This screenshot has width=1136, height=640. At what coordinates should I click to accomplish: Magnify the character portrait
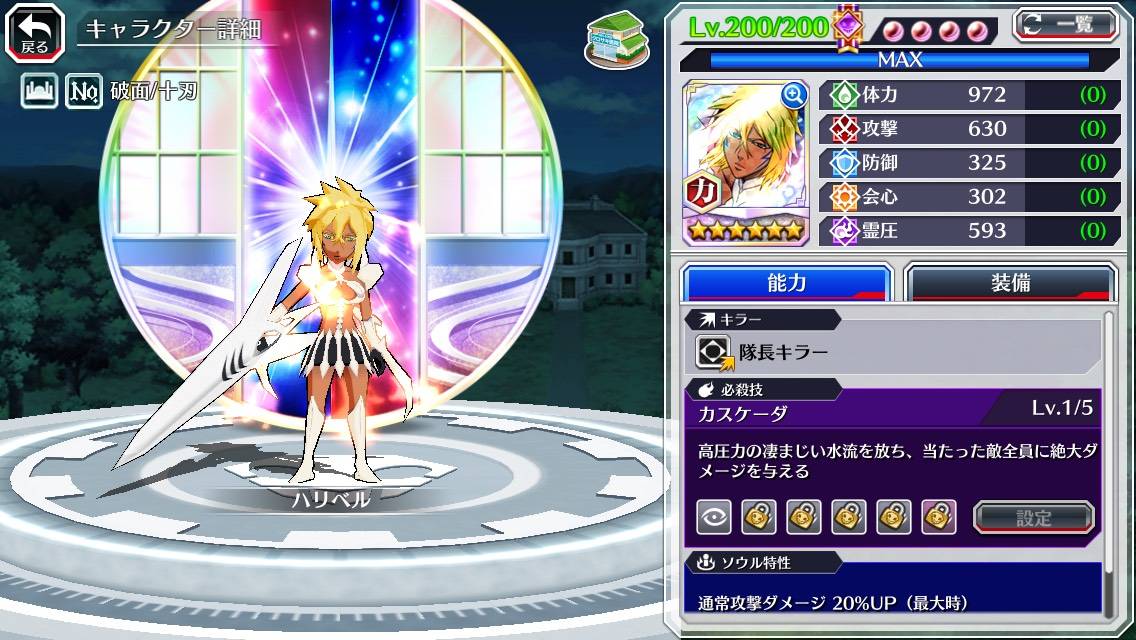coord(794,95)
